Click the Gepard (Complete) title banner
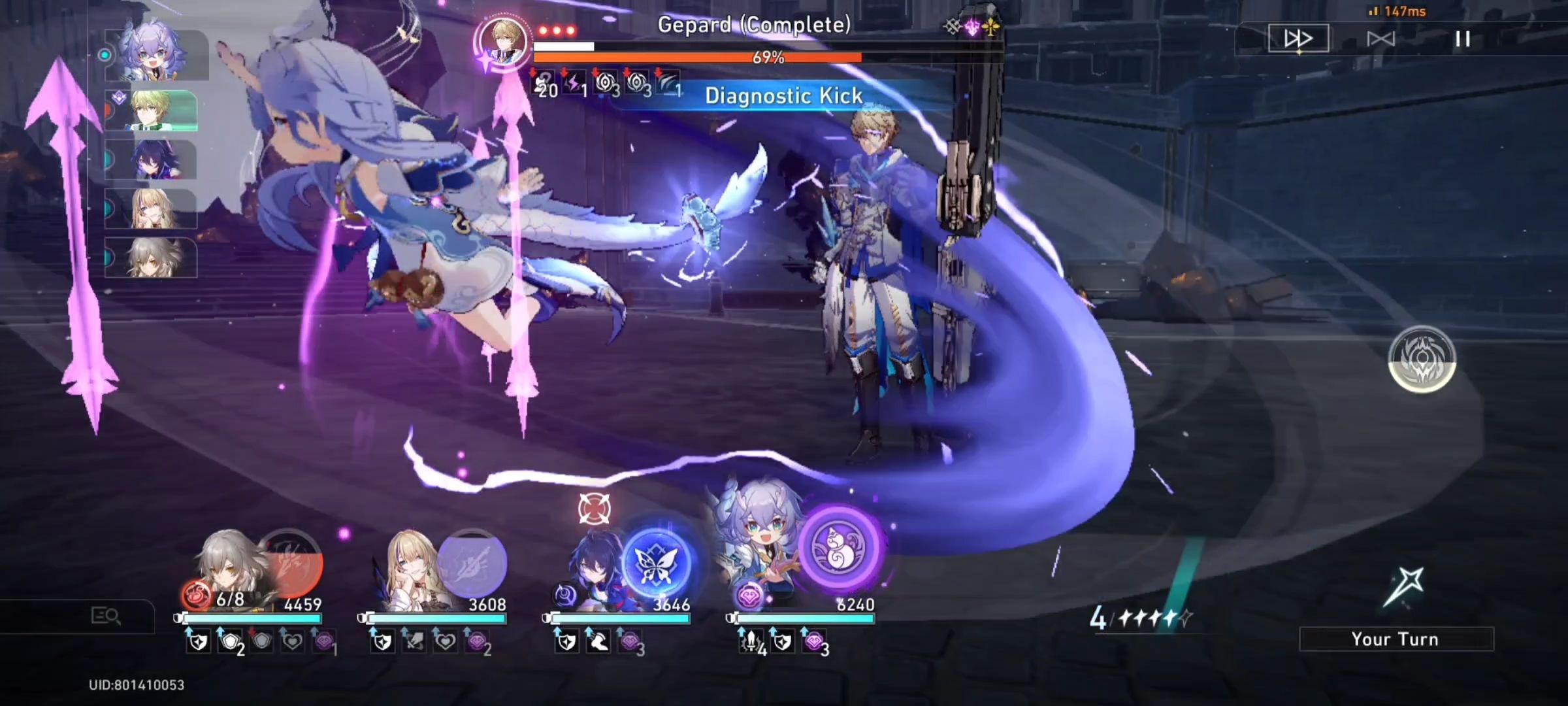This screenshot has width=1568, height=706. click(x=755, y=26)
